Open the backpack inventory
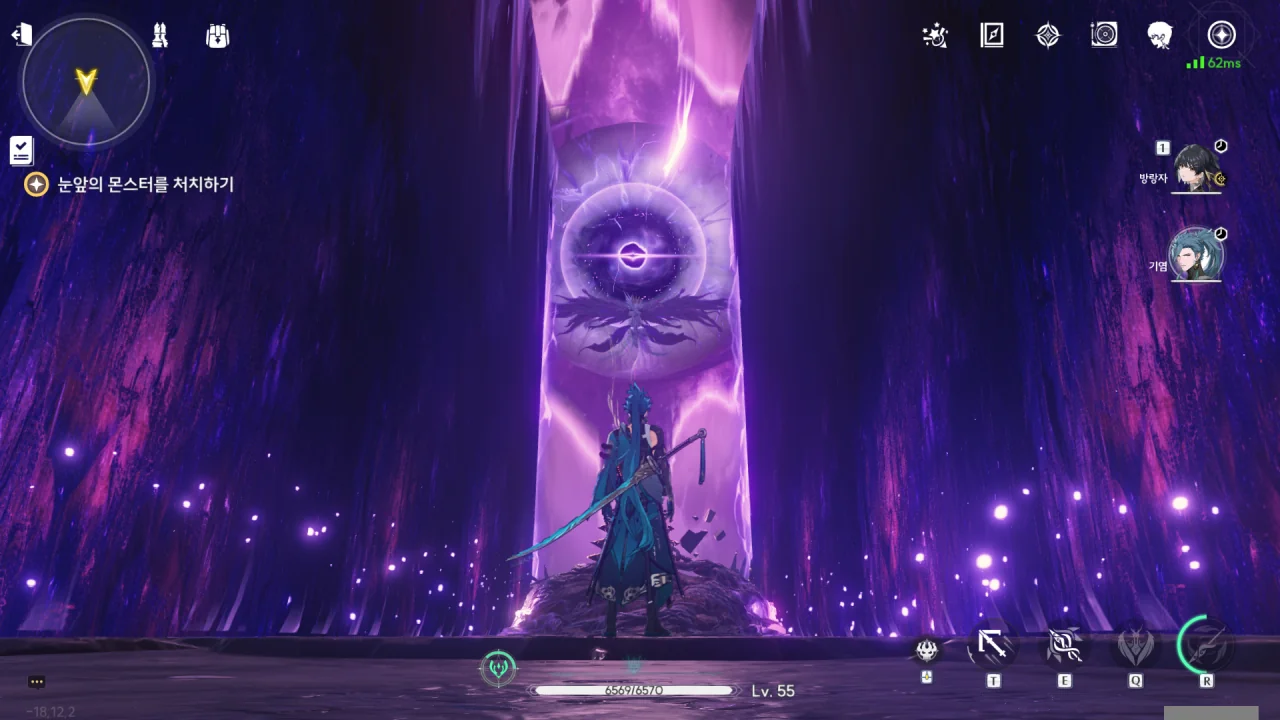The height and width of the screenshot is (720, 1280). pyautogui.click(x=217, y=36)
